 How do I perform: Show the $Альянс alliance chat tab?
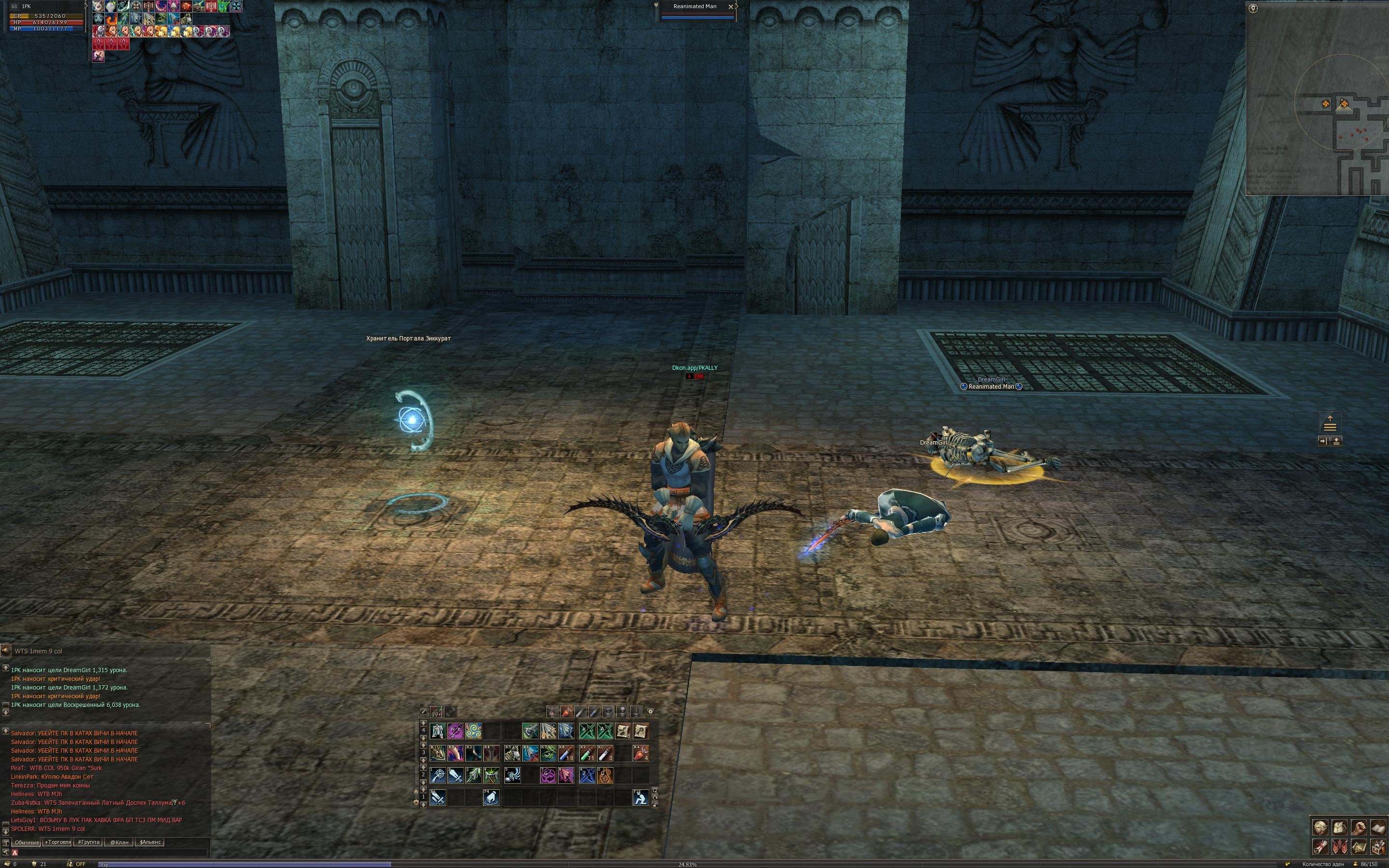(x=150, y=842)
